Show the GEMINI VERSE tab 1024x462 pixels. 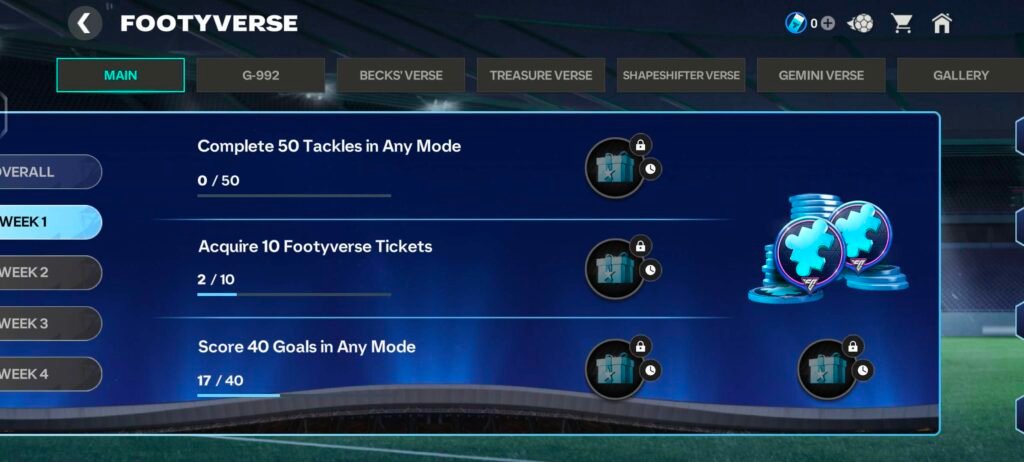[x=820, y=75]
